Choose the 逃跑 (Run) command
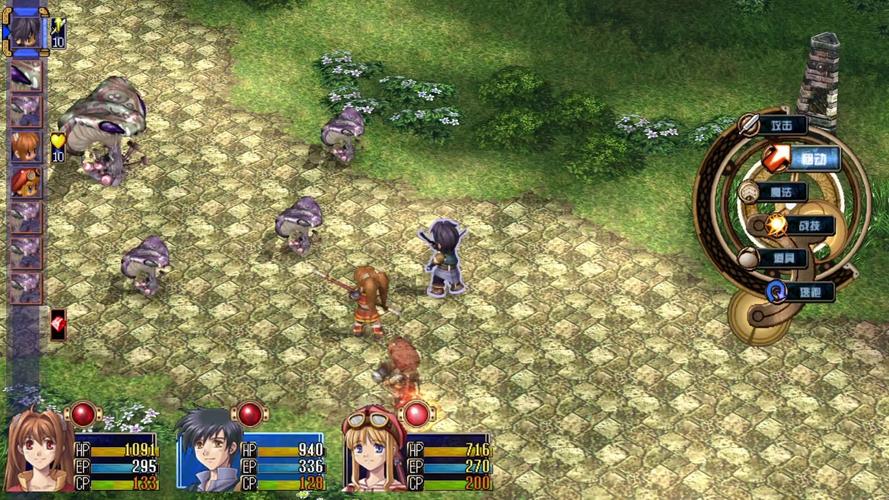Image resolution: width=889 pixels, height=500 pixels. coord(803,292)
